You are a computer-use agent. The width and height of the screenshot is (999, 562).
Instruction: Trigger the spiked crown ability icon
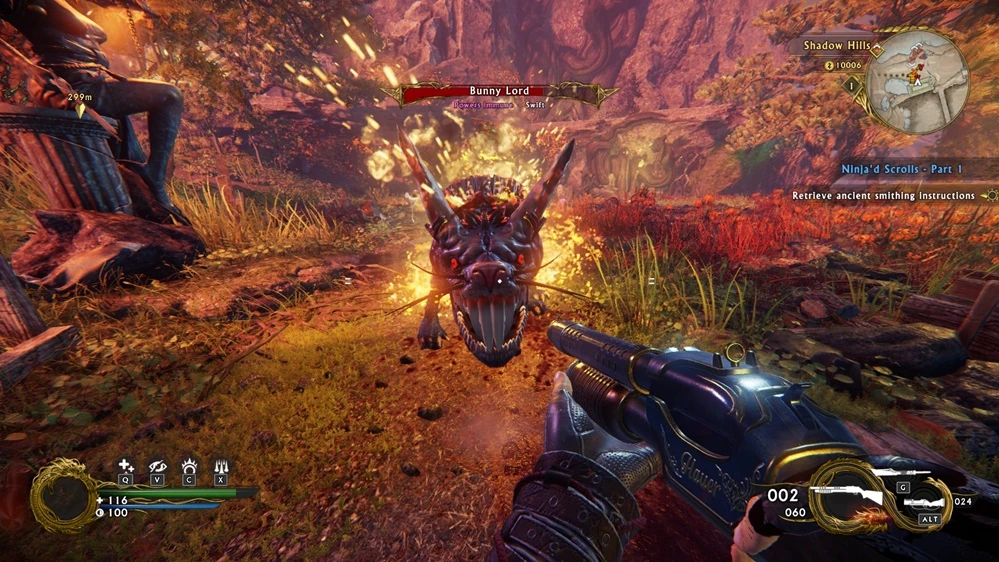tap(188, 466)
